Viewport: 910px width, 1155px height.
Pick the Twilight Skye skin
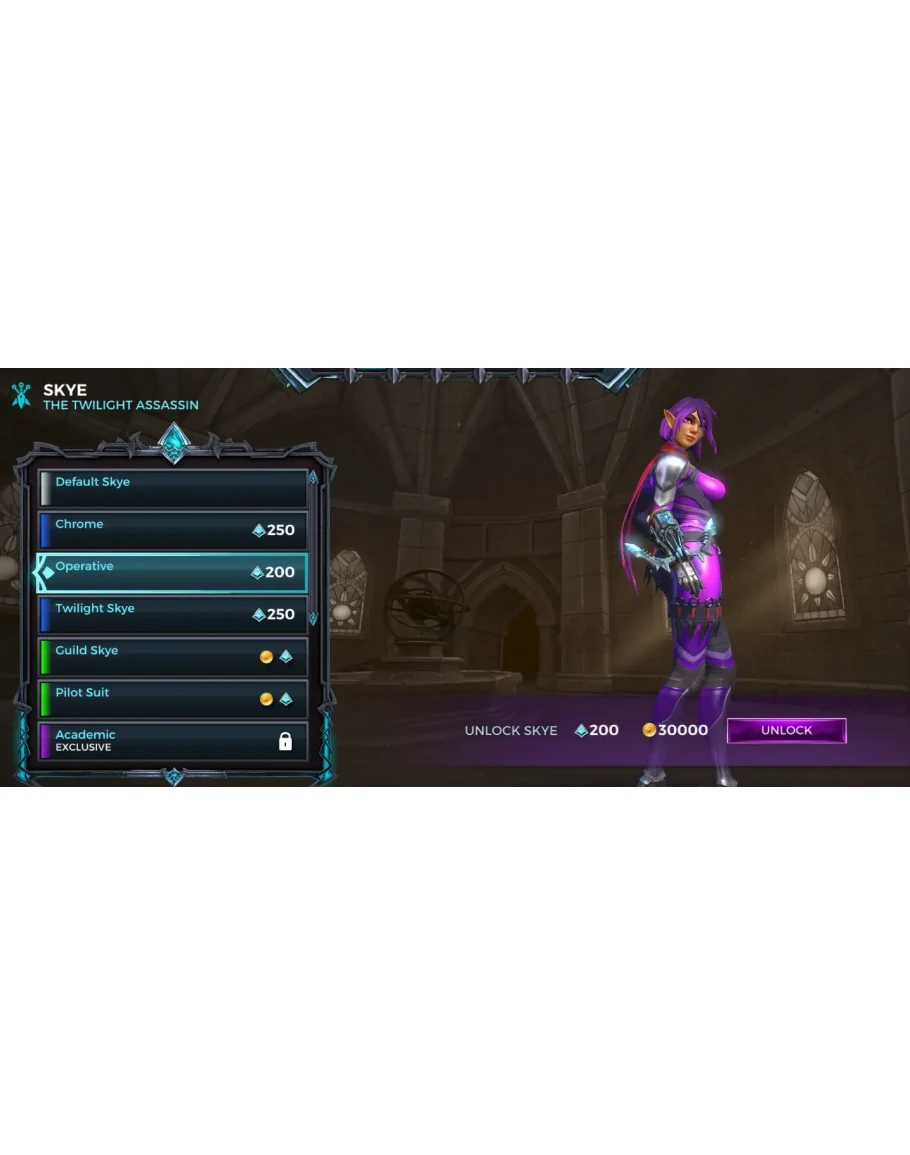coord(173,614)
